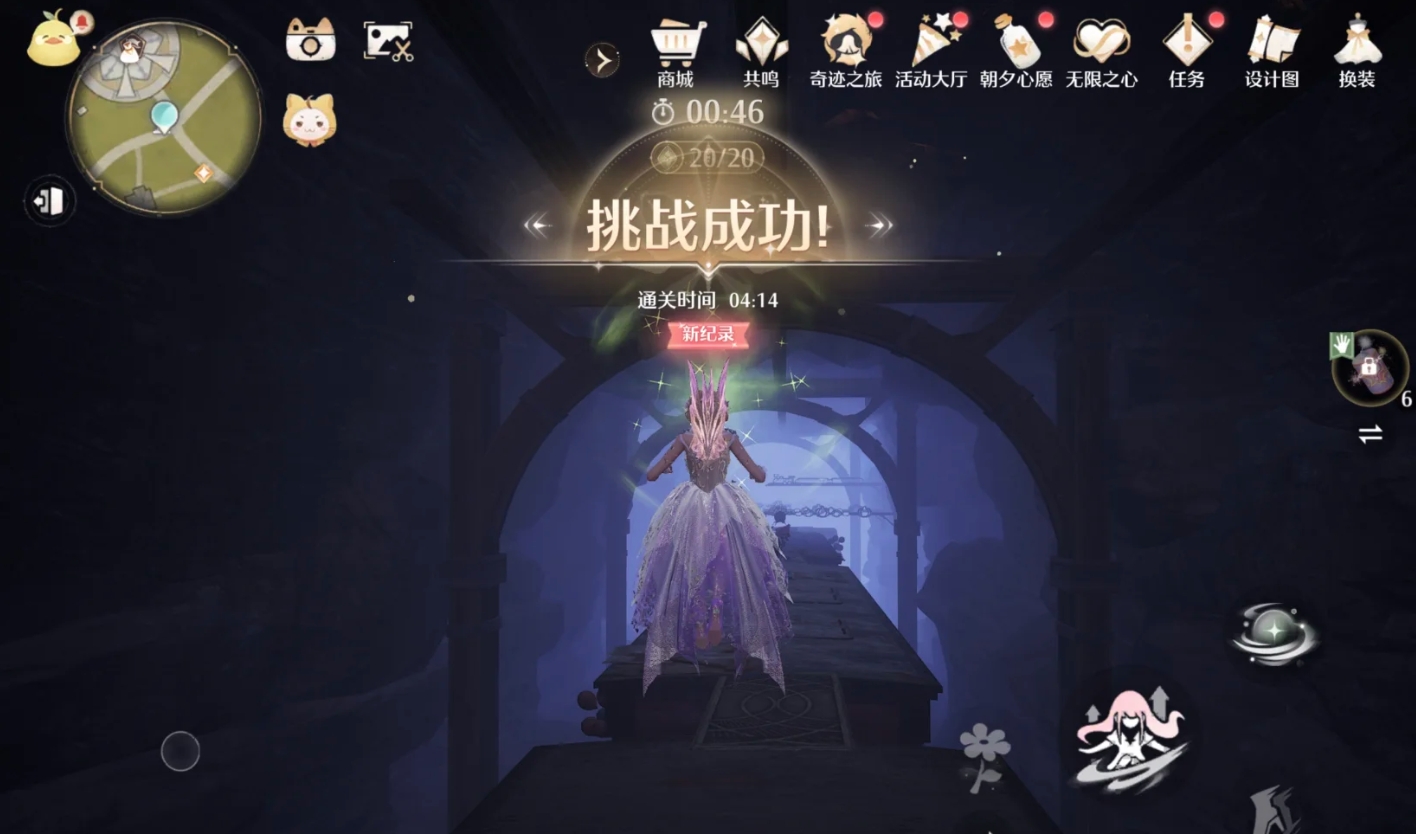This screenshot has width=1416, height=834.
Task: Tap the flower emote icon
Action: 984,743
